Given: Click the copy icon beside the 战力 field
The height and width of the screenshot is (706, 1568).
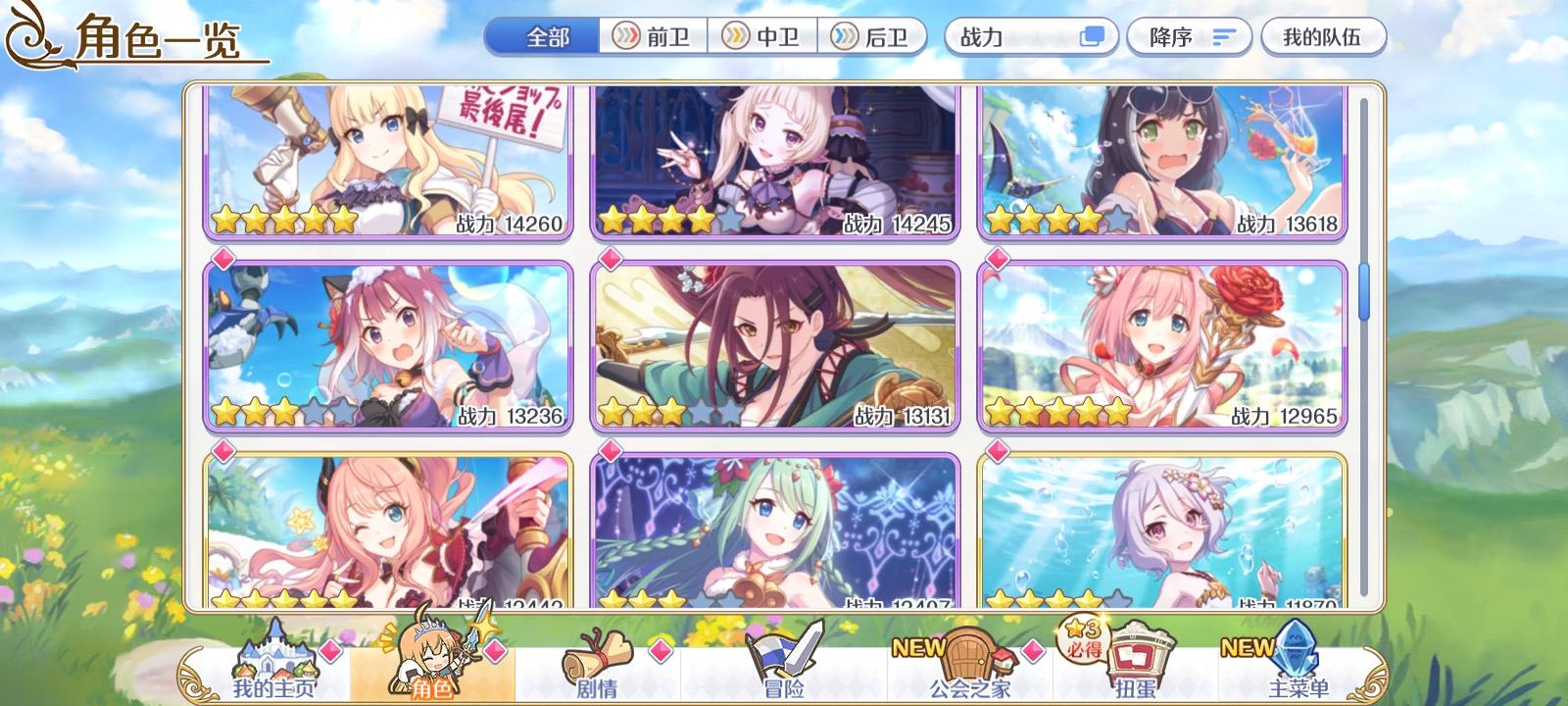Looking at the screenshot, I should [1091, 35].
